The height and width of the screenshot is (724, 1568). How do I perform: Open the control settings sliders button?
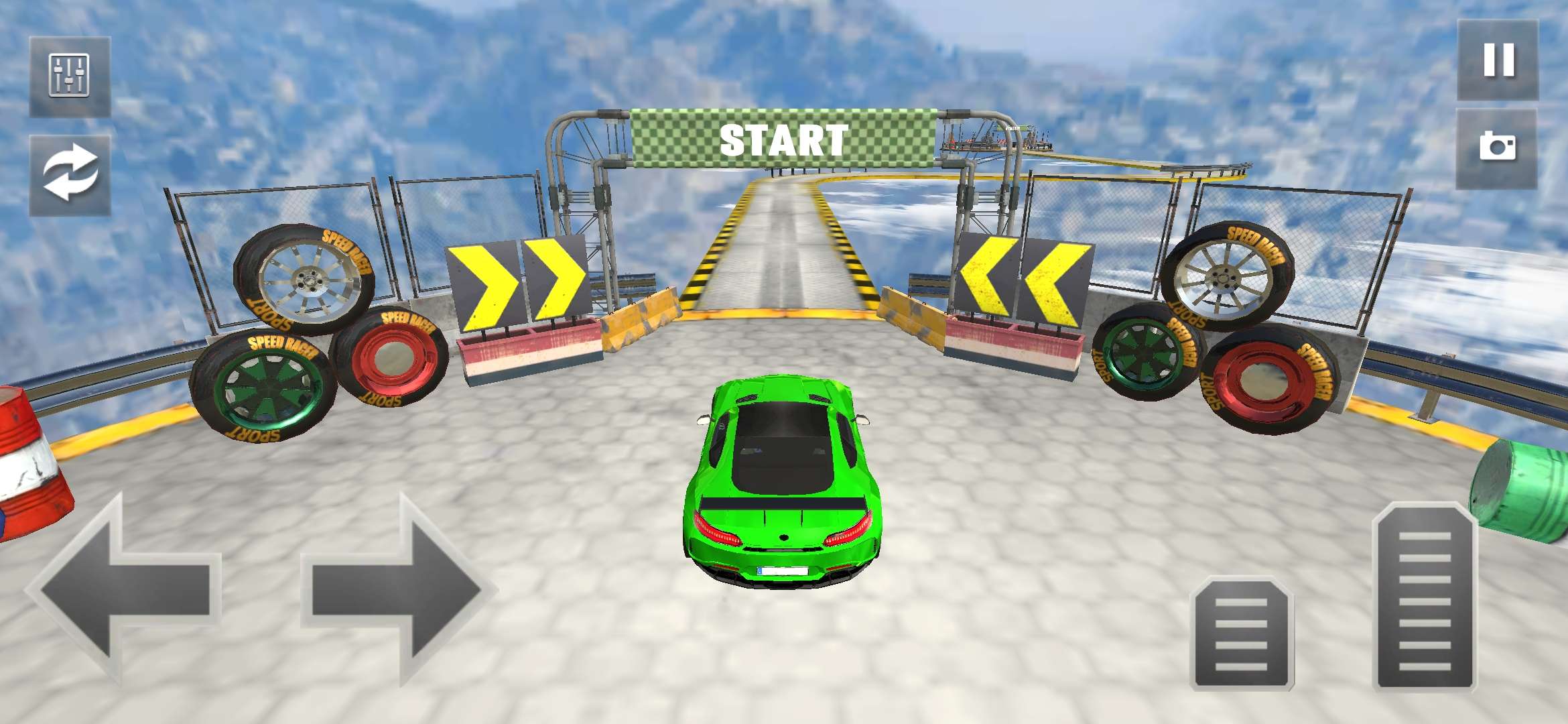(x=70, y=76)
